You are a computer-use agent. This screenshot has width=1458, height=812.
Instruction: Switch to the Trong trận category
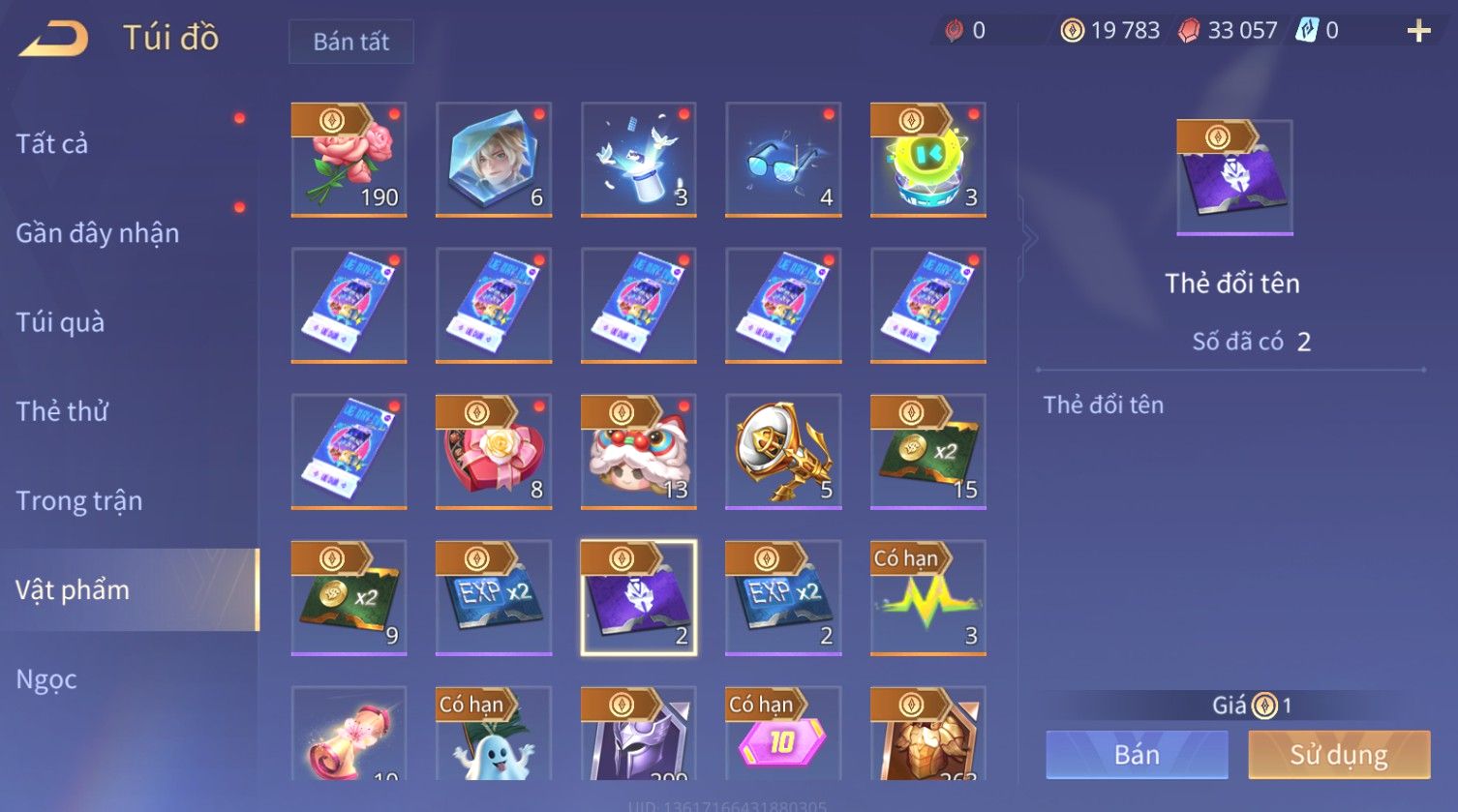click(79, 500)
